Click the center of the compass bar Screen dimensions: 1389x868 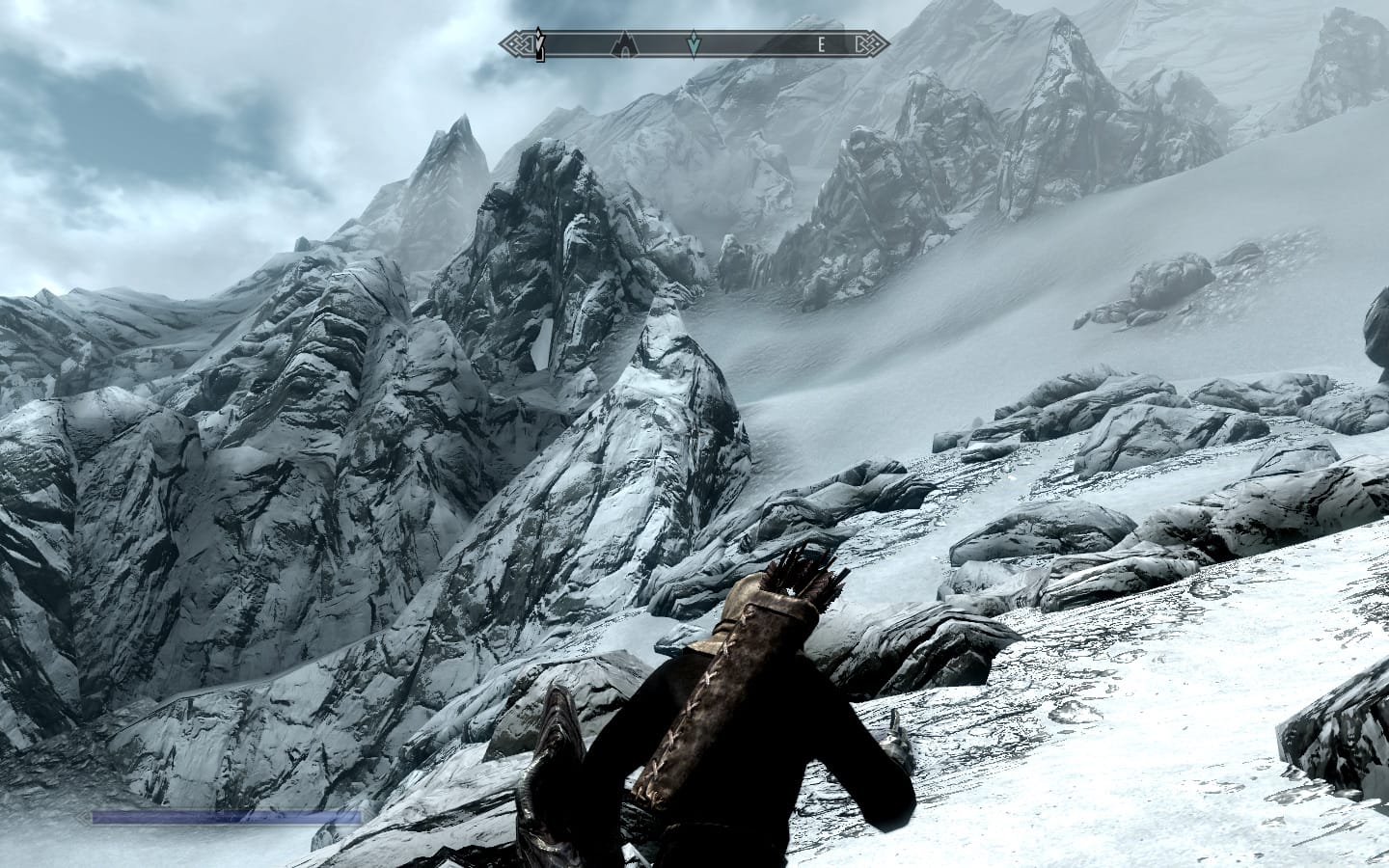pos(690,42)
